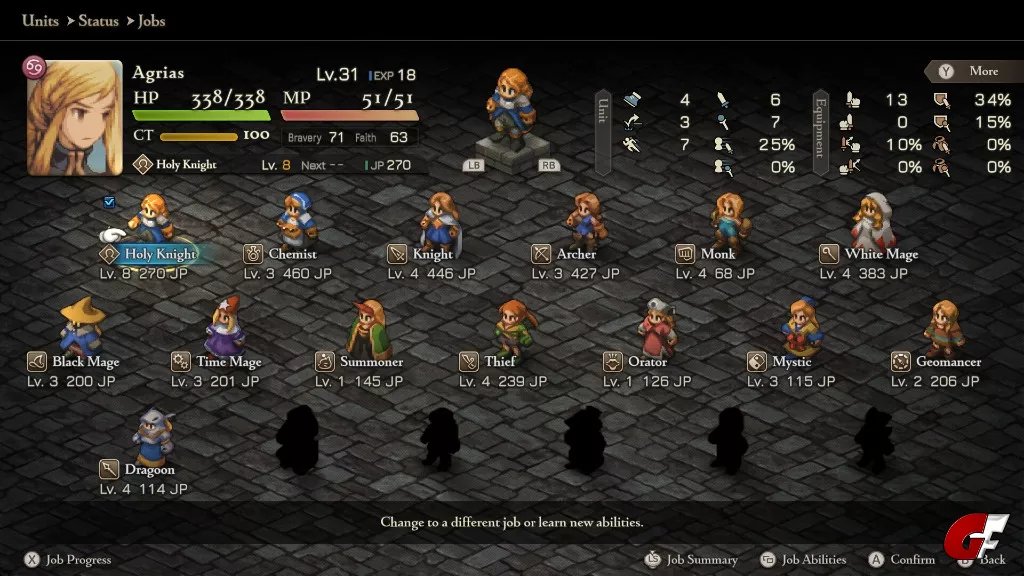This screenshot has height=576, width=1024.
Task: Select the Thief job
Action: coord(500,362)
